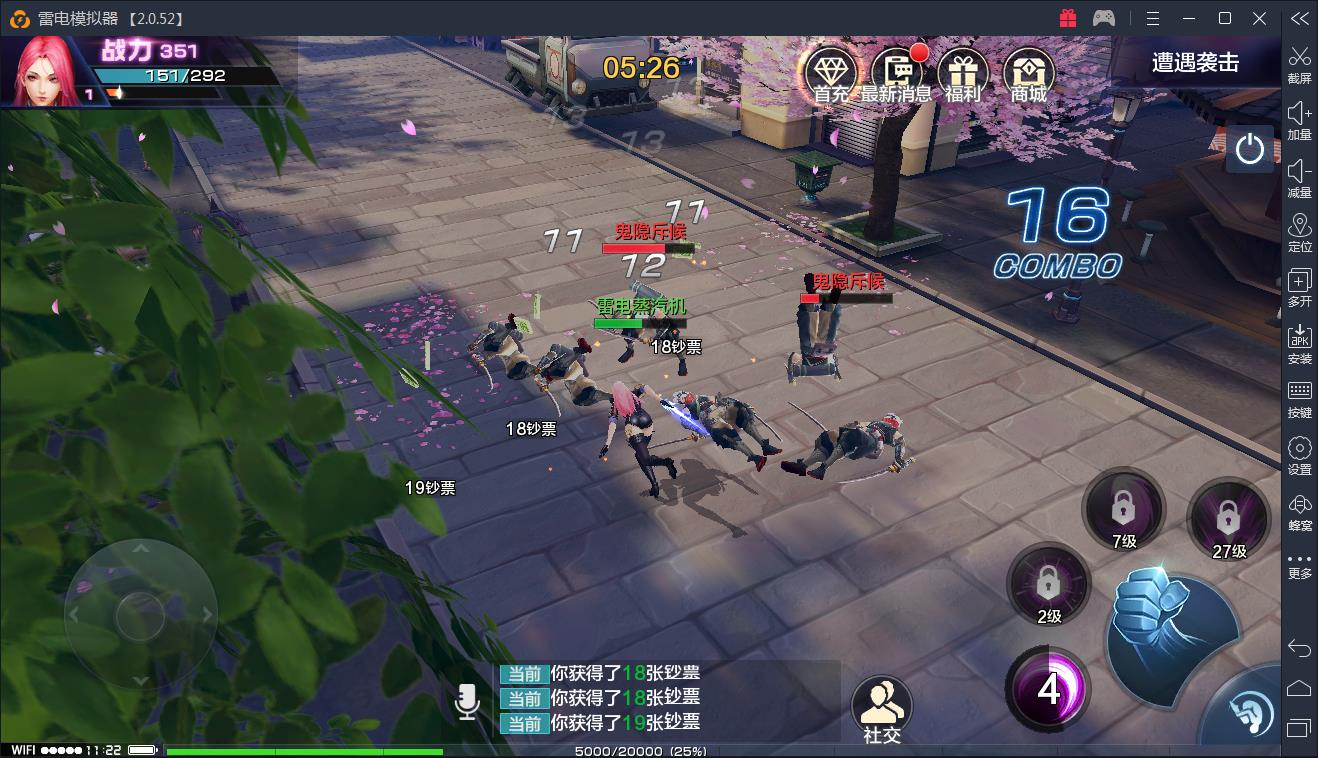Open 最新消息 latest news
Viewport: 1318px width, 758px height.
[896, 74]
